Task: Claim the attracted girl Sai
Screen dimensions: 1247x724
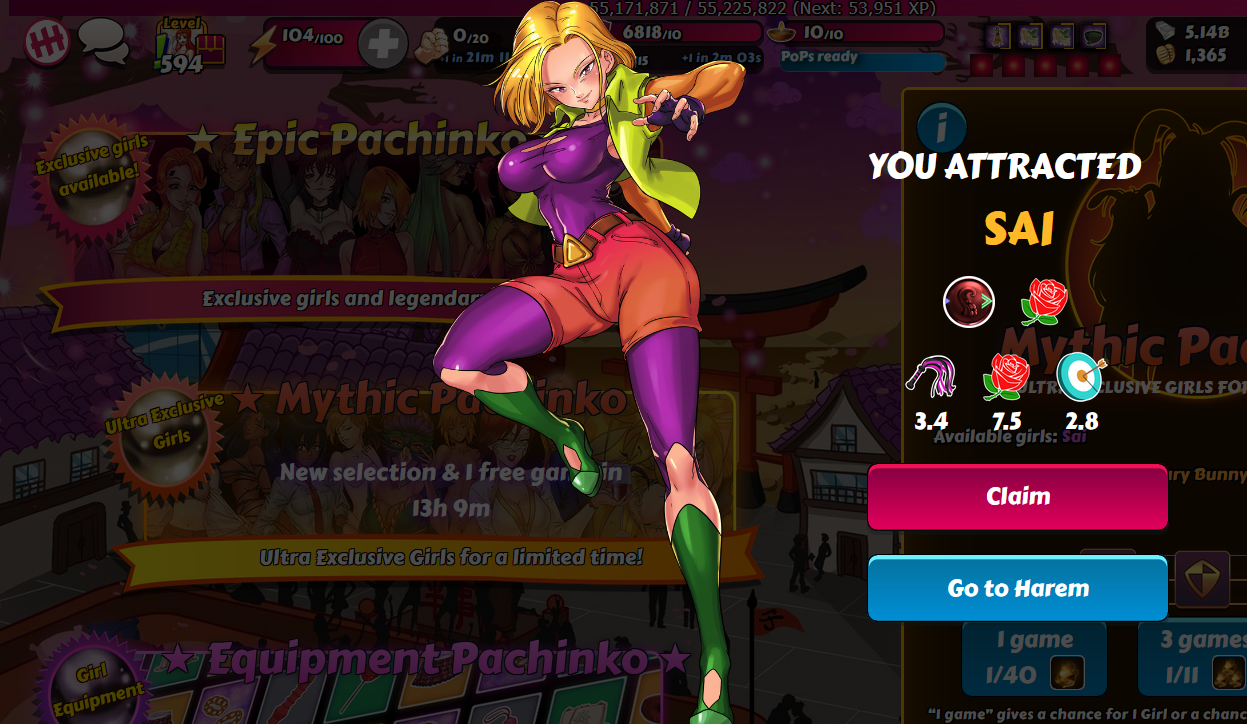Action: [x=1017, y=497]
